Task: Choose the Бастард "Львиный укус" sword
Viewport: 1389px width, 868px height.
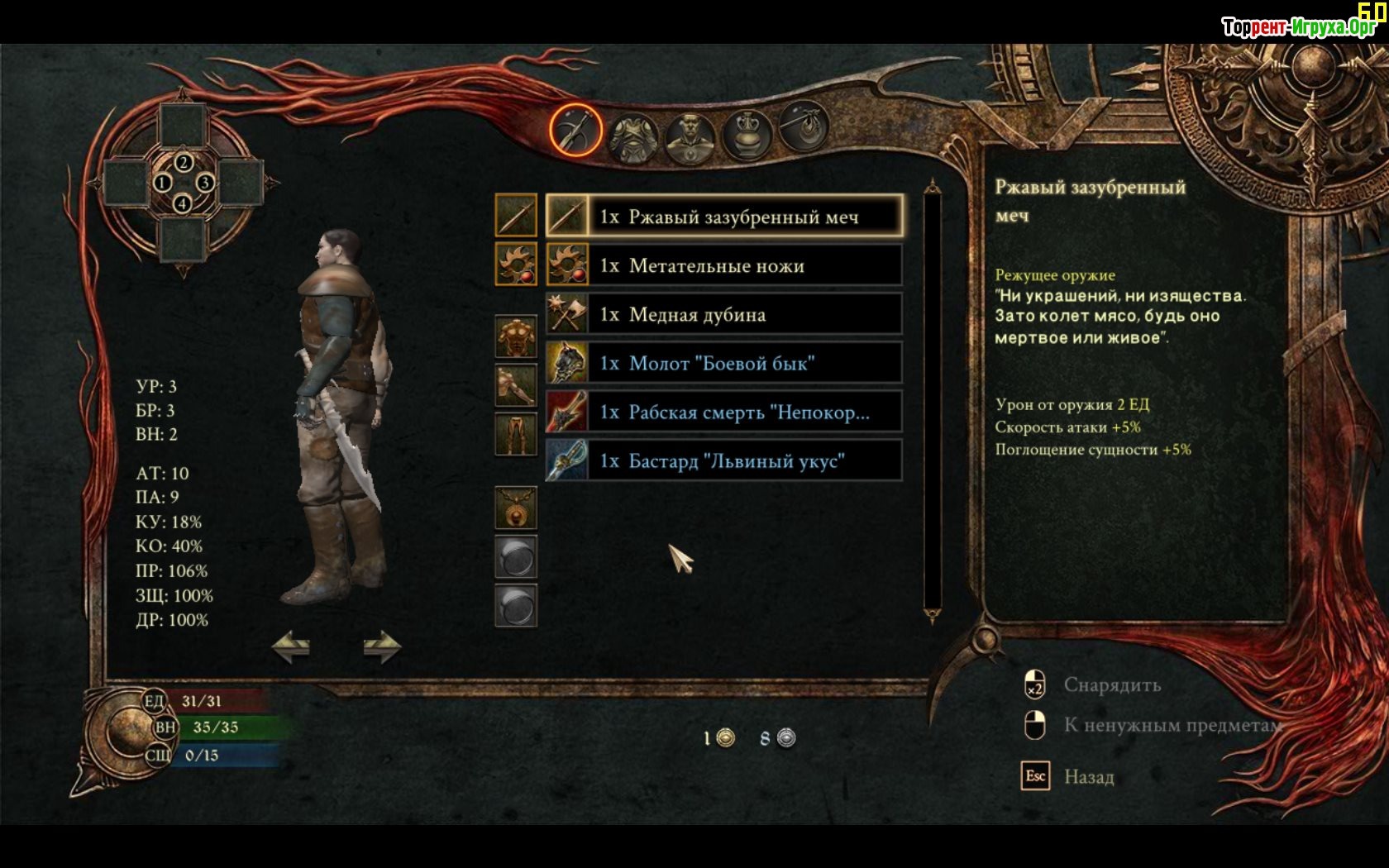Action: pyautogui.click(x=724, y=460)
